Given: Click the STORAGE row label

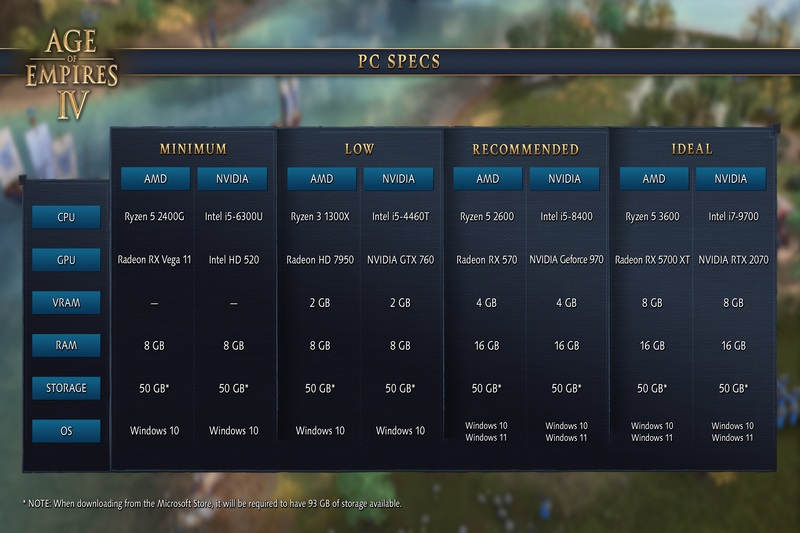Looking at the screenshot, I should point(66,388).
